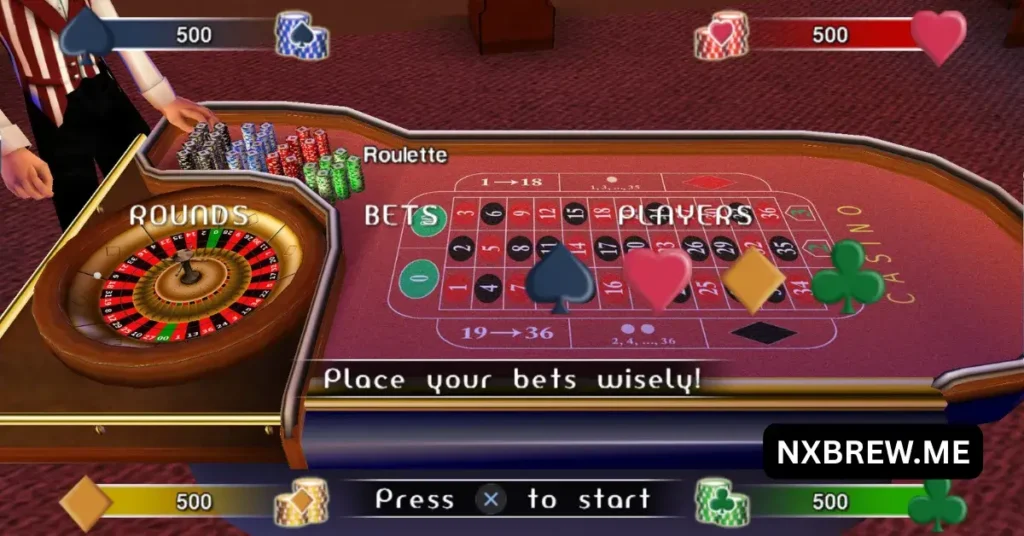The width and height of the screenshot is (1024, 536).
Task: Pick the large spade player under PLAYERS
Action: [x=560, y=278]
